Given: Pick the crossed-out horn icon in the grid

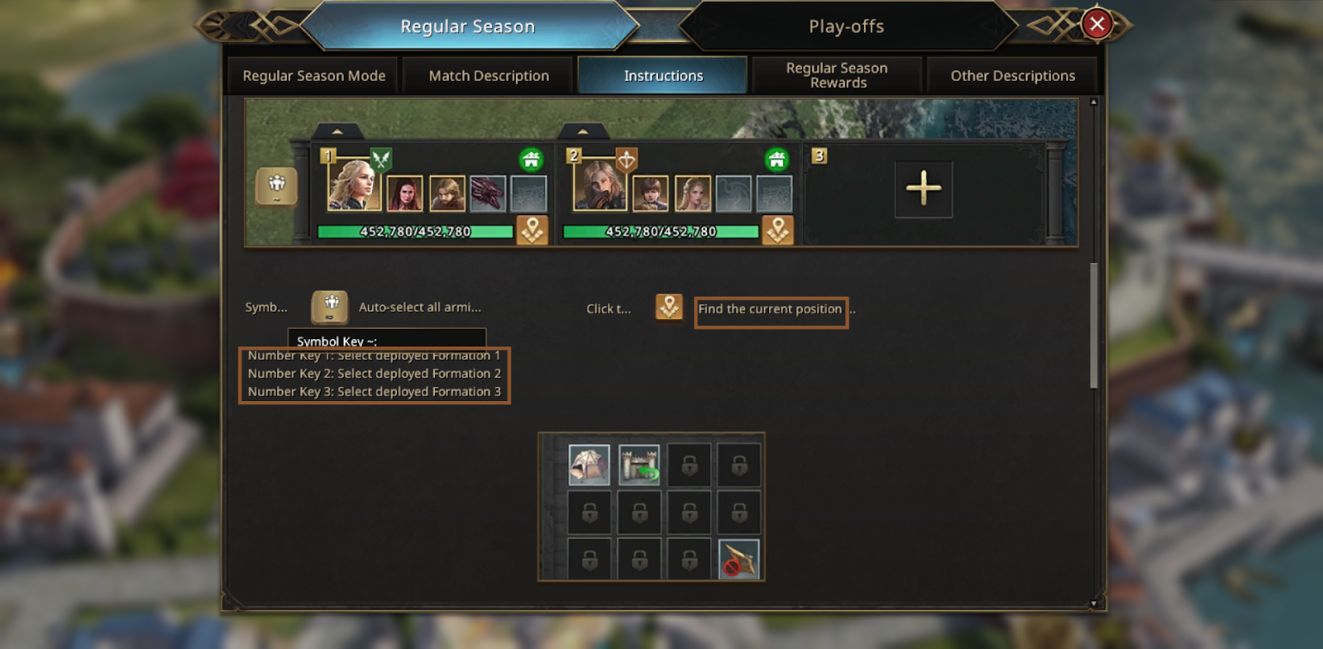Looking at the screenshot, I should [x=739, y=560].
